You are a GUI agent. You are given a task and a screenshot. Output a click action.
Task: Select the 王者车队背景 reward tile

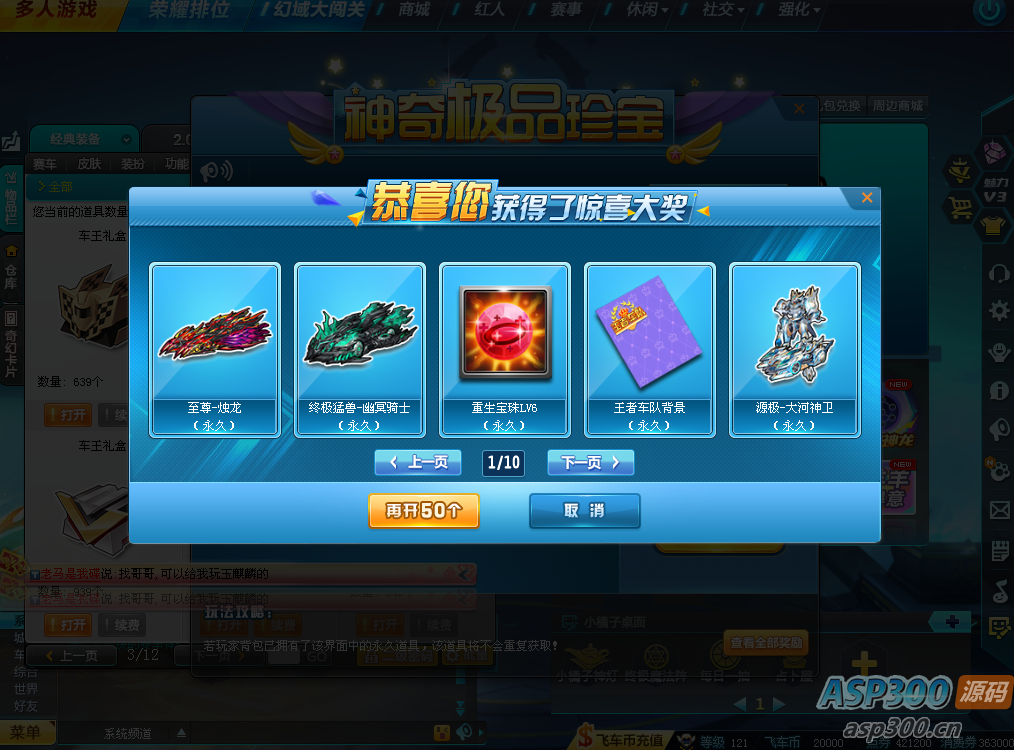[650, 349]
